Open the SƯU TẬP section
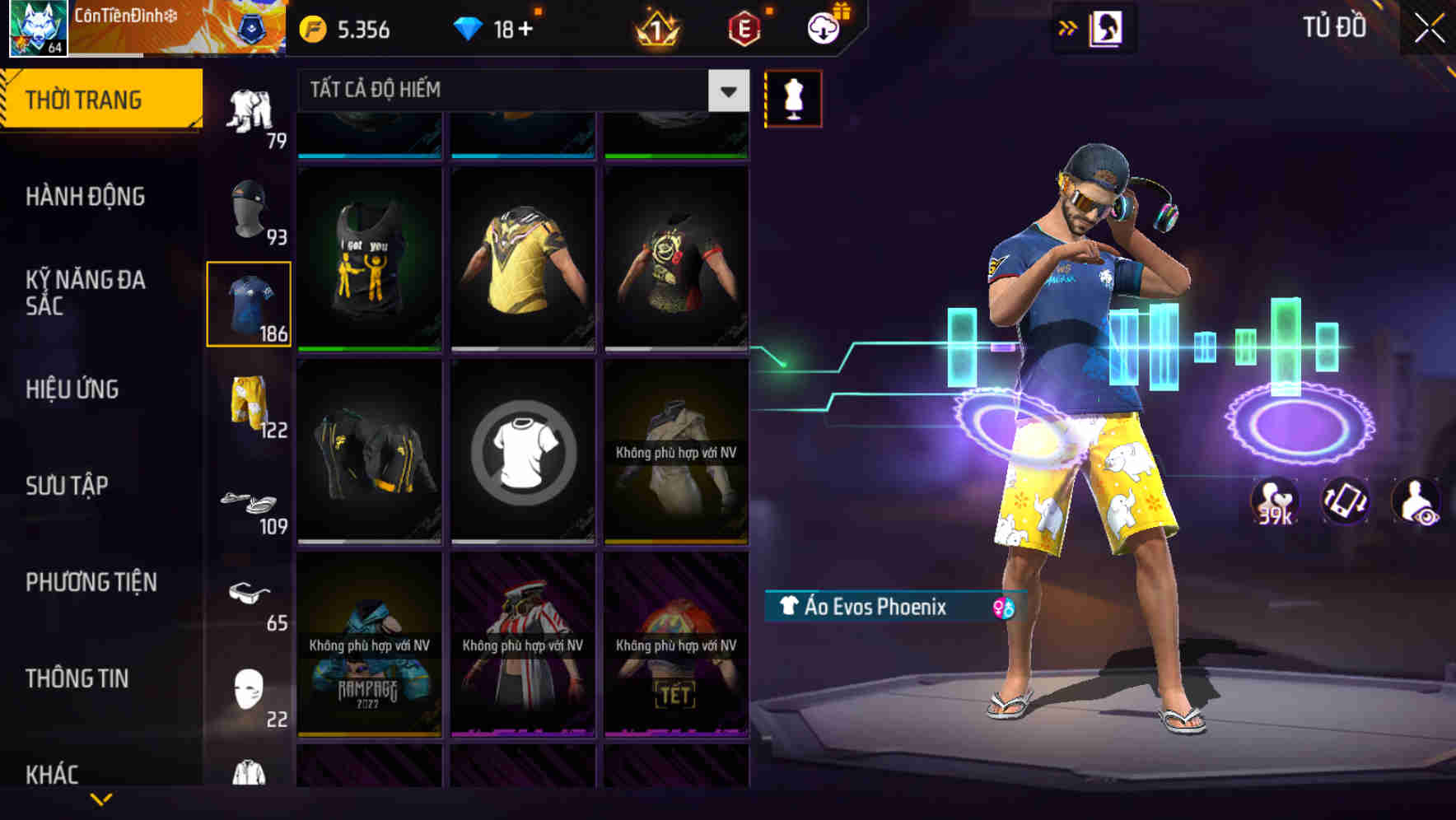The height and width of the screenshot is (820, 1456). 69,486
